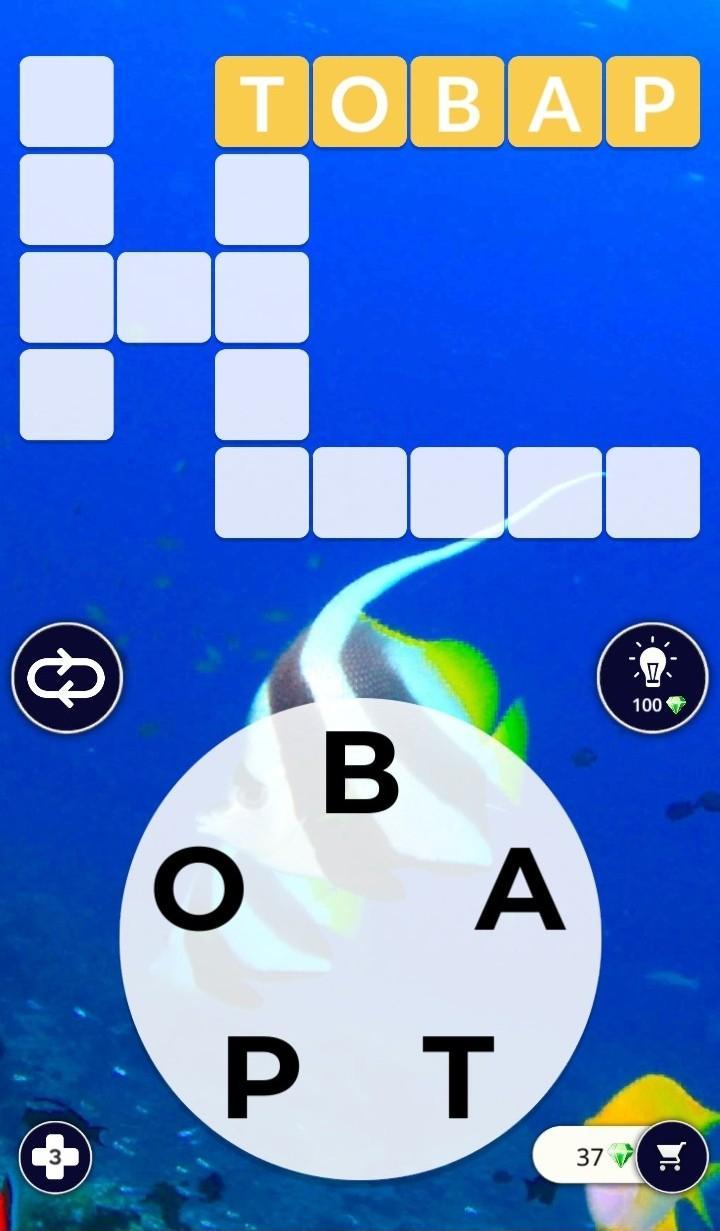
Task: Open the bonus plus button showing 3
Action: pyautogui.click(x=55, y=1157)
